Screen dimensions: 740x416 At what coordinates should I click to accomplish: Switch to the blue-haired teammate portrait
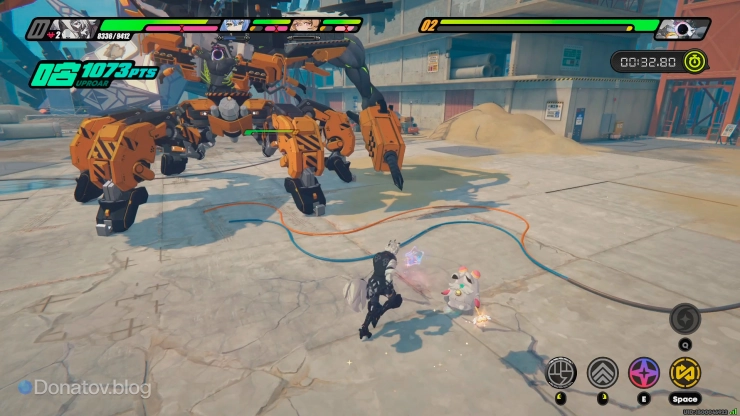tap(234, 27)
